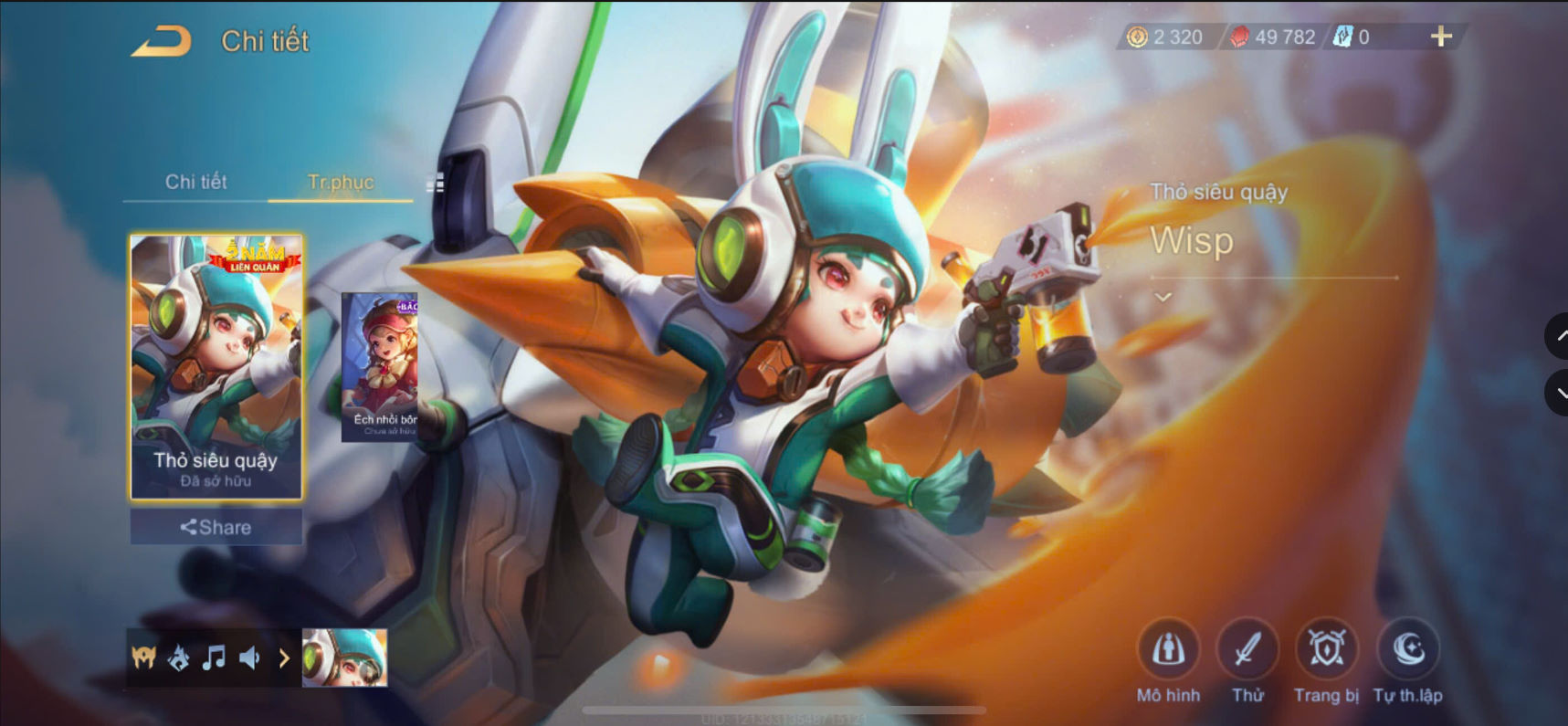The image size is (1568, 726).
Task: Expand the right edge panel arrow
Action: click(x=1557, y=336)
